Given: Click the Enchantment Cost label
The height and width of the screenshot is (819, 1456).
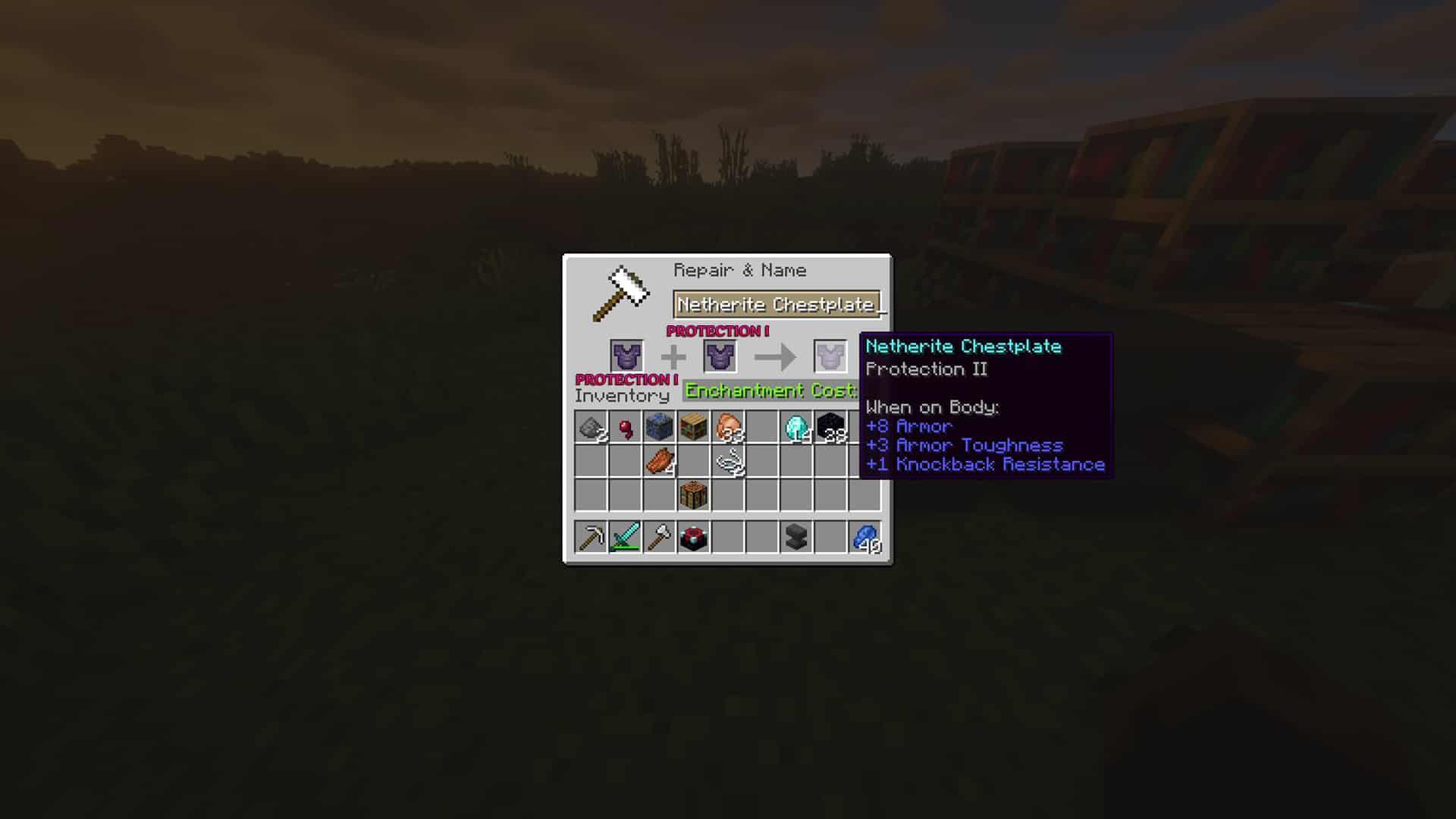Looking at the screenshot, I should tap(768, 391).
